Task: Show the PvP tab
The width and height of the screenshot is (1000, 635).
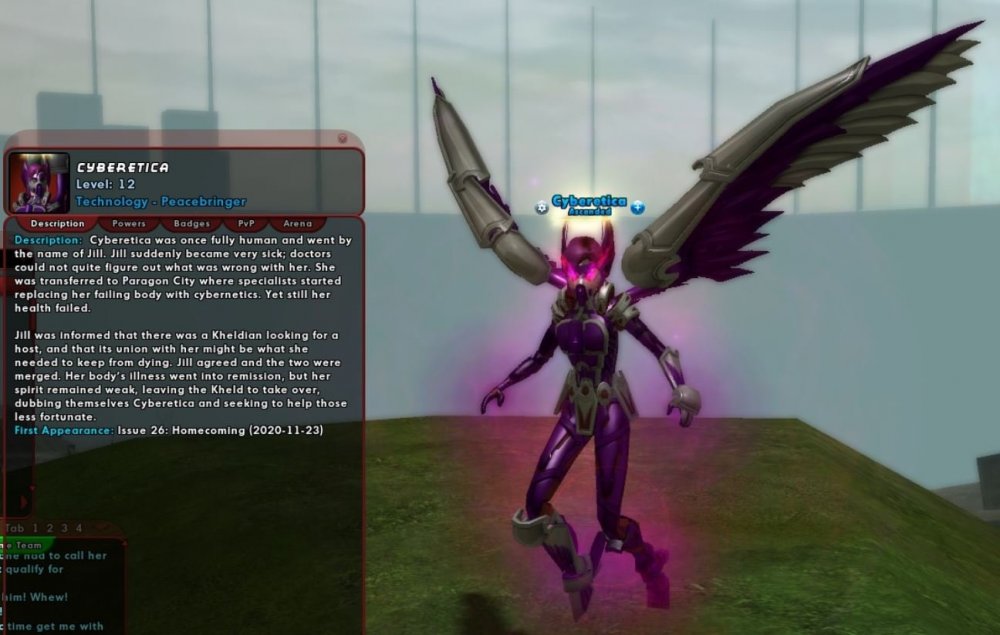Action: 246,224
